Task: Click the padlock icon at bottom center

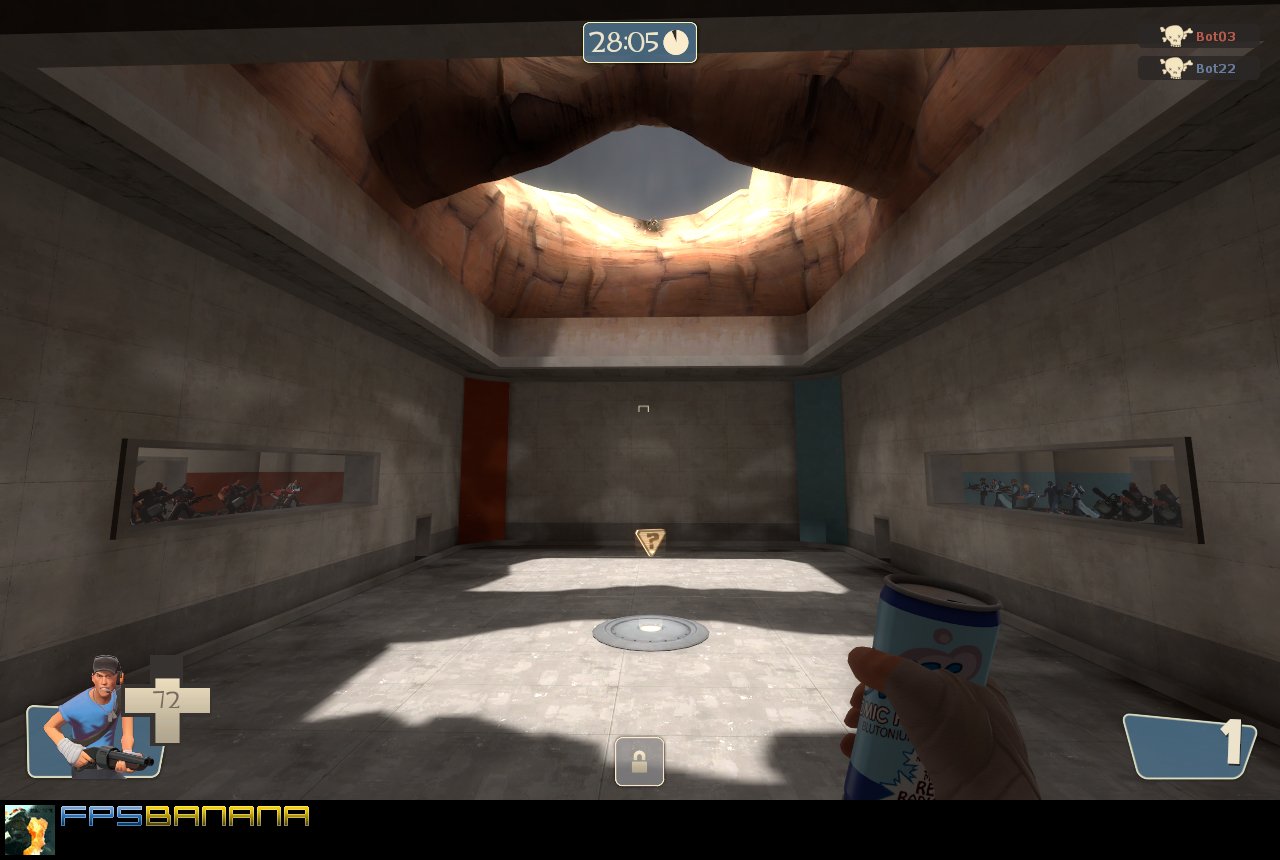Action: [x=640, y=761]
